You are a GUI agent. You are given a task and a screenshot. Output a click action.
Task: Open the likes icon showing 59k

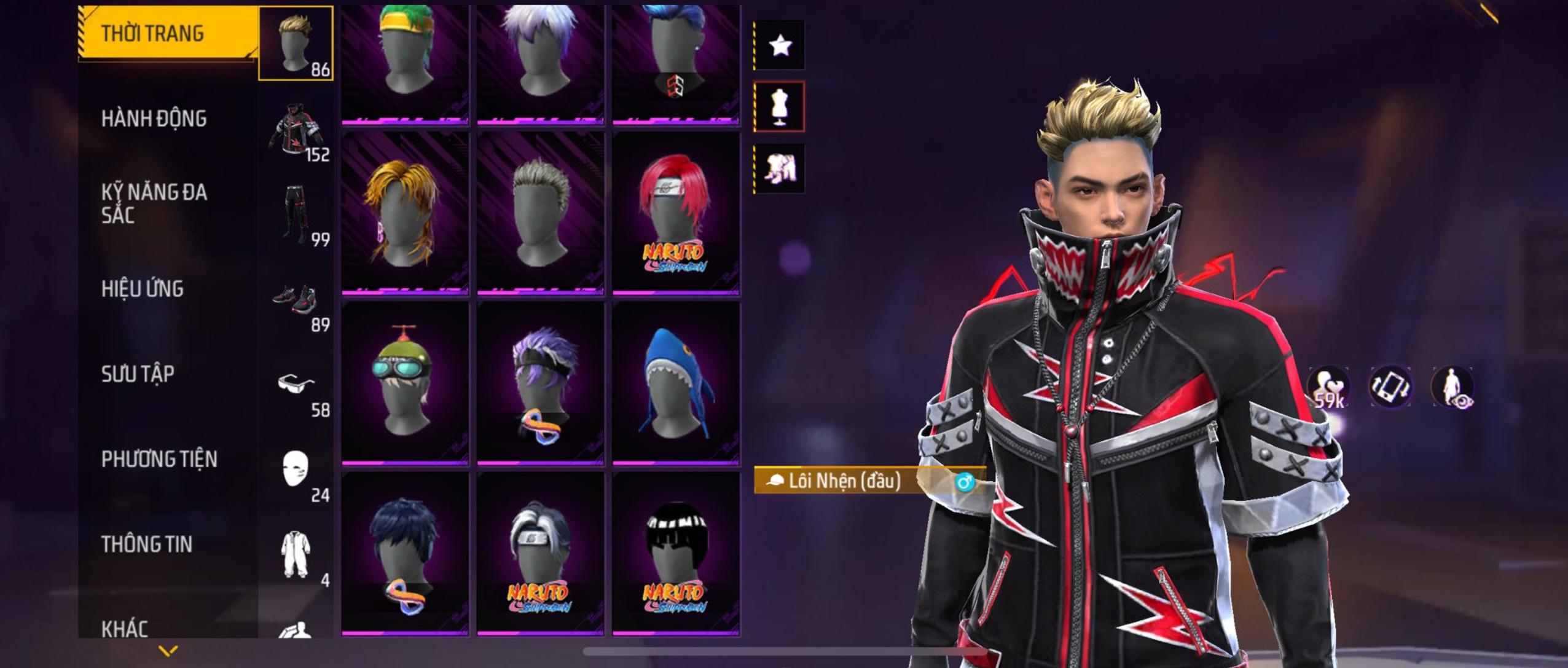(1328, 388)
